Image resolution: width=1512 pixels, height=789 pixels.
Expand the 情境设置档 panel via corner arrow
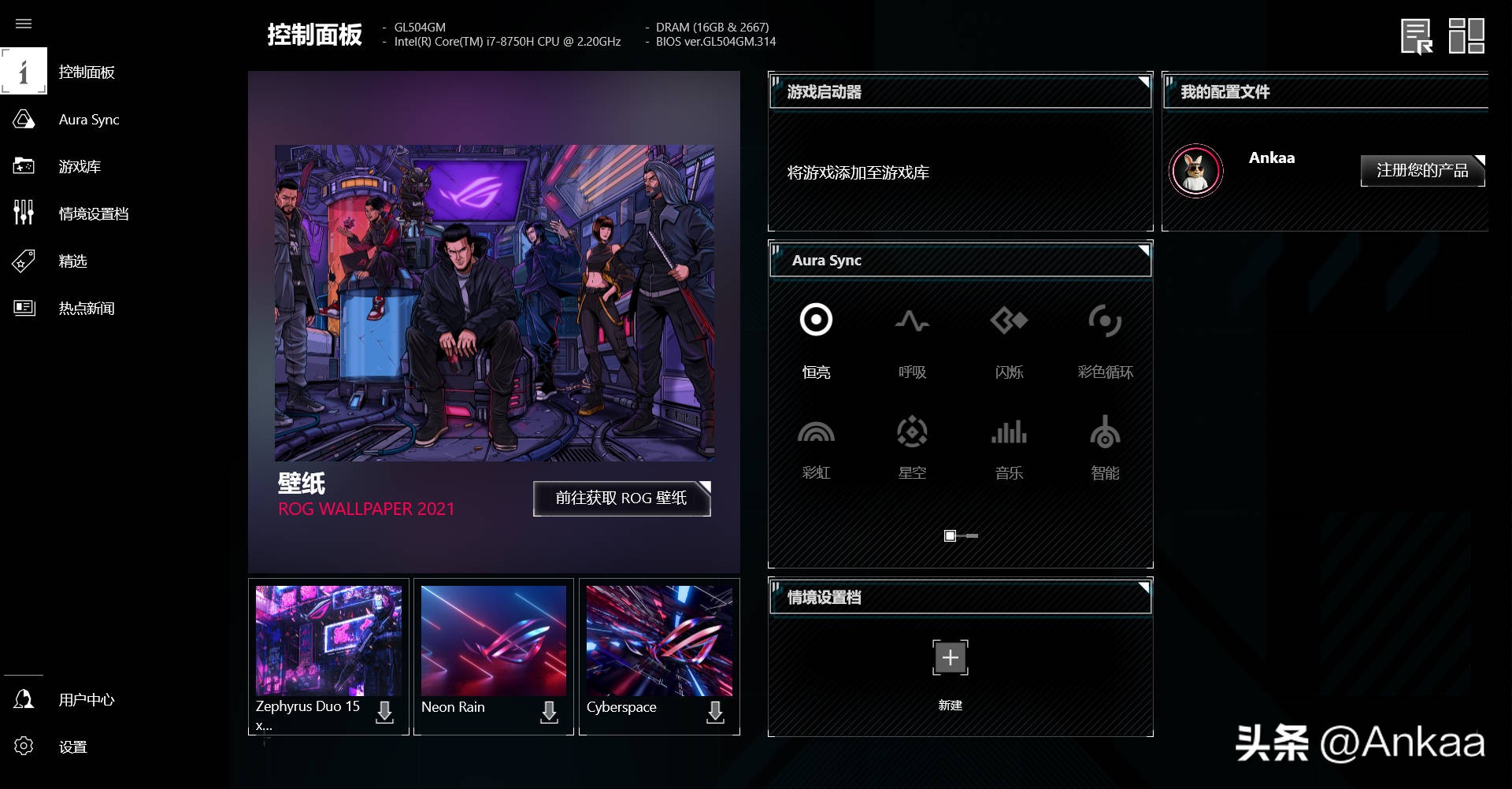[x=1143, y=589]
